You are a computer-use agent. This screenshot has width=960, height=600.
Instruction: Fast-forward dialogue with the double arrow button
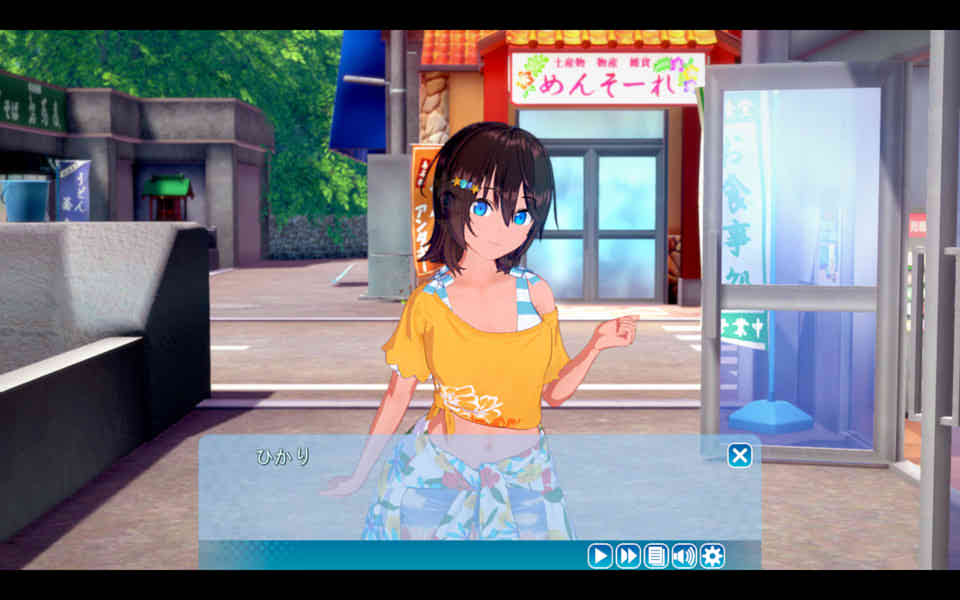click(628, 556)
